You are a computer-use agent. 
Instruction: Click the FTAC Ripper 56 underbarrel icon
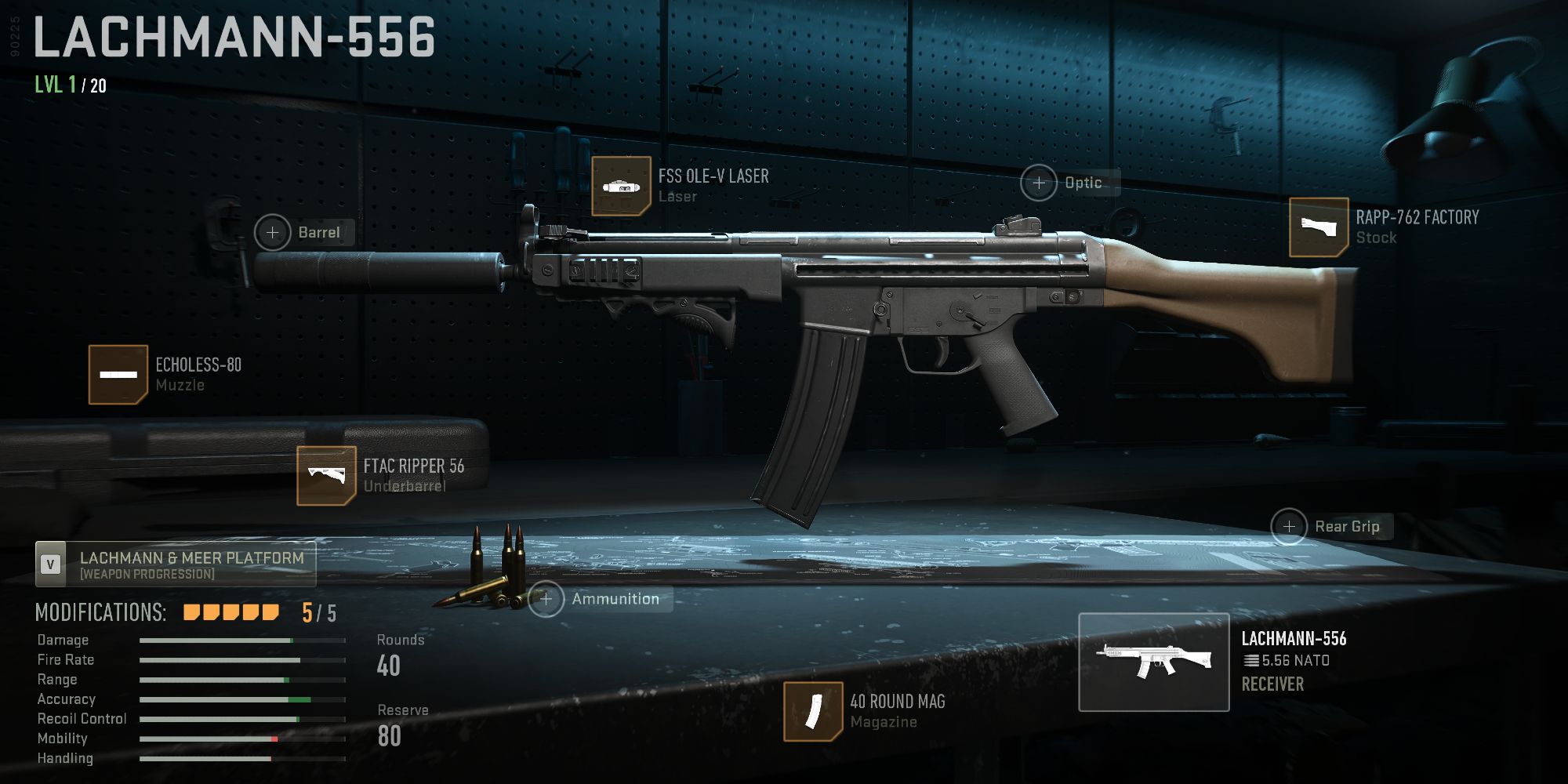tap(328, 474)
